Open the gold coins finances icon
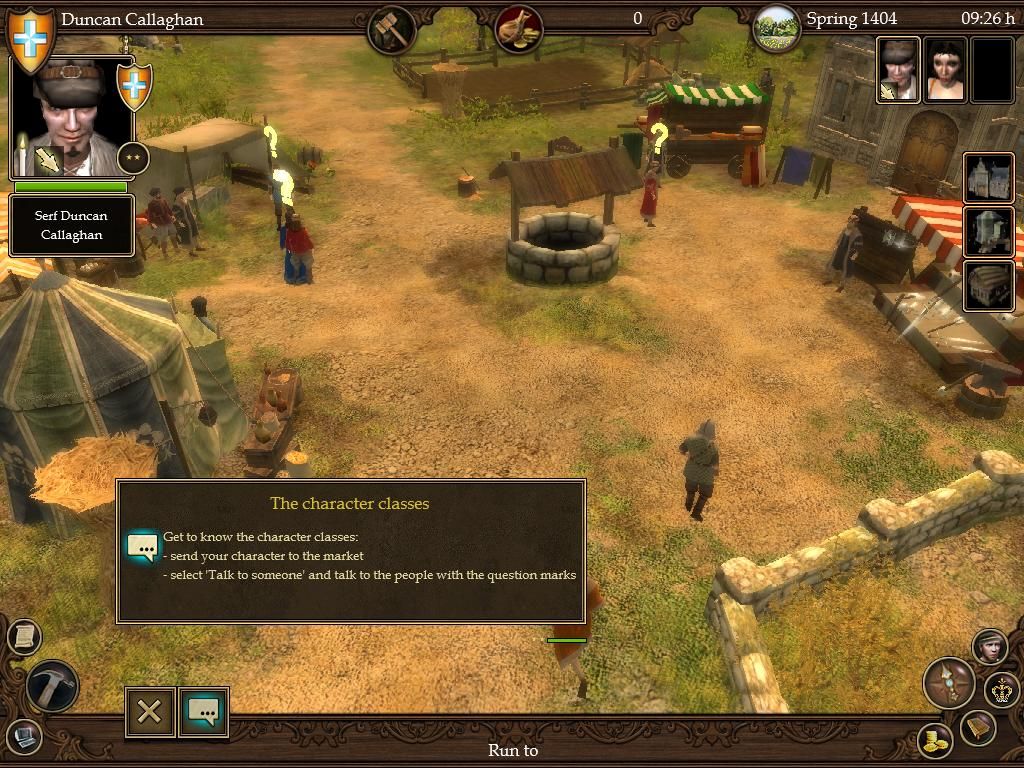This screenshot has width=1024, height=768. (935, 741)
